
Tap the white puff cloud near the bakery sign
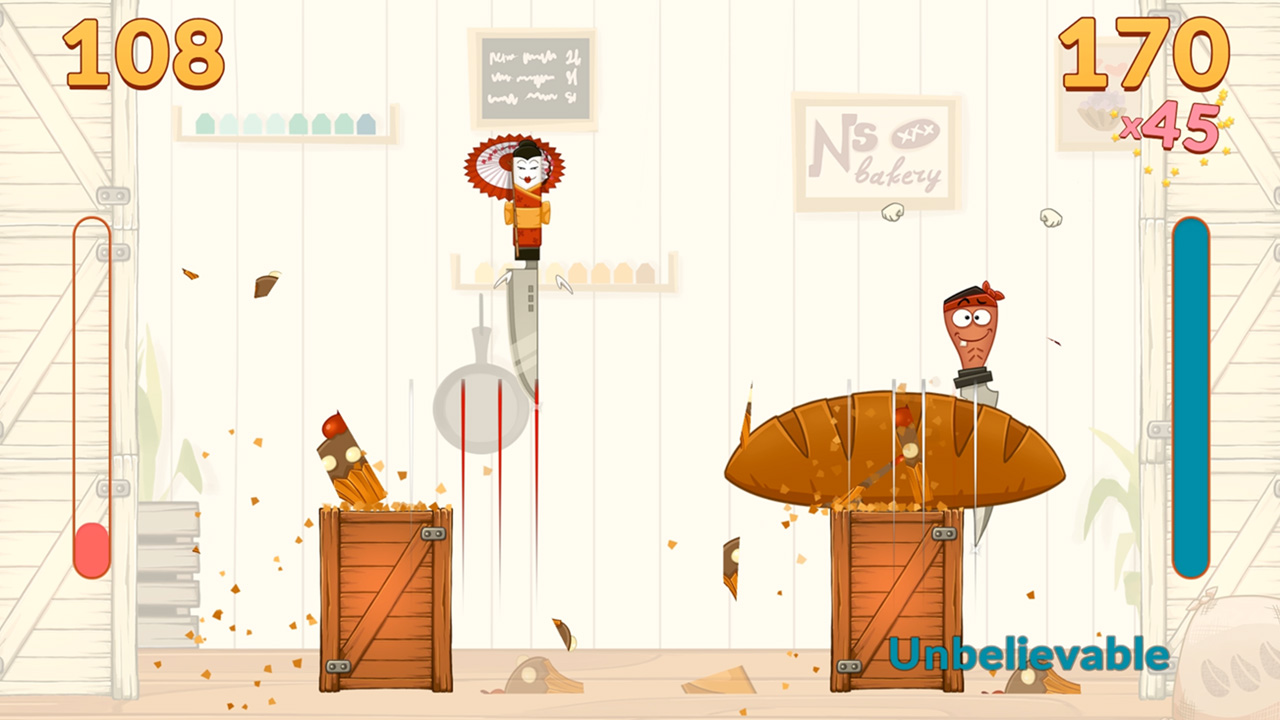(891, 213)
